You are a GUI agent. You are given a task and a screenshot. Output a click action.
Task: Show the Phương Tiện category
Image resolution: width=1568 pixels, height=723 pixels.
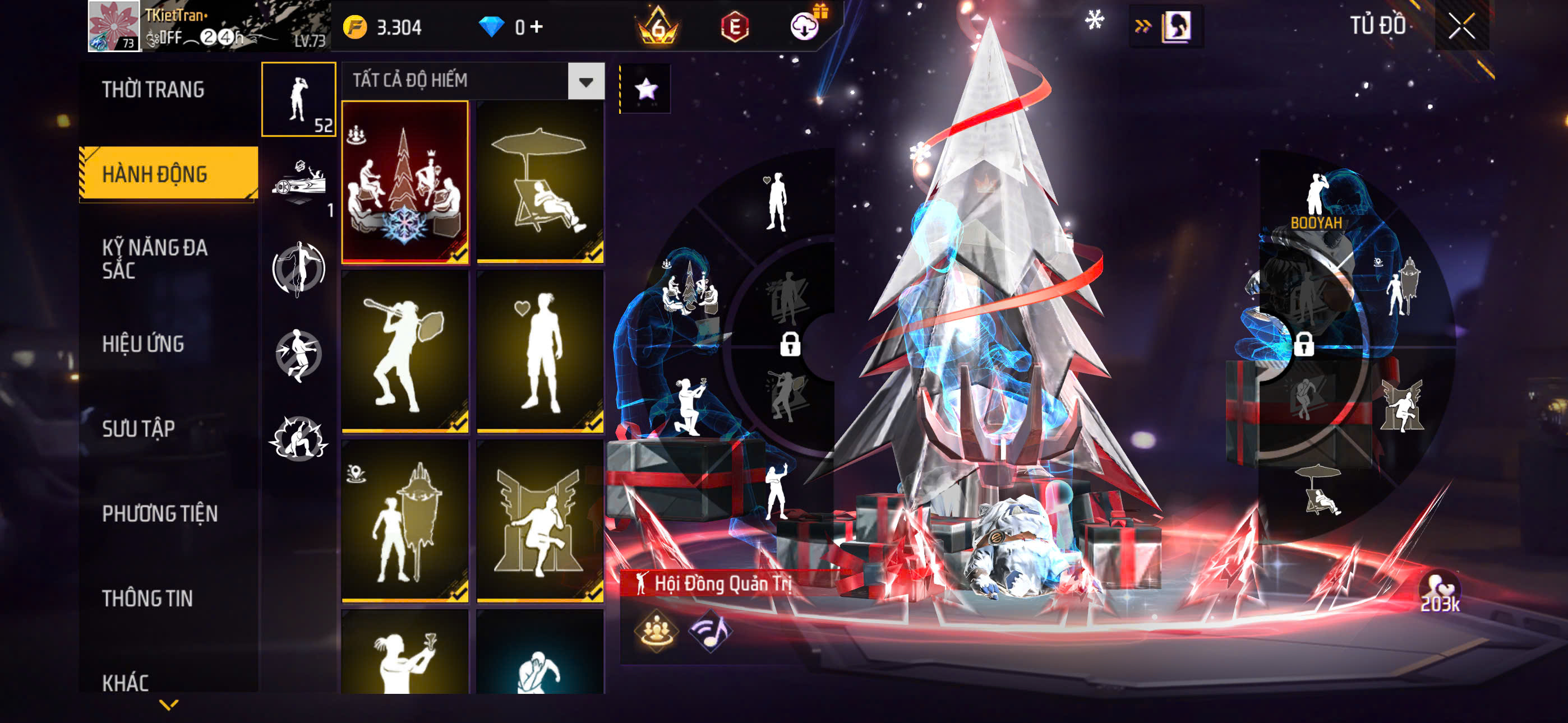(x=159, y=513)
